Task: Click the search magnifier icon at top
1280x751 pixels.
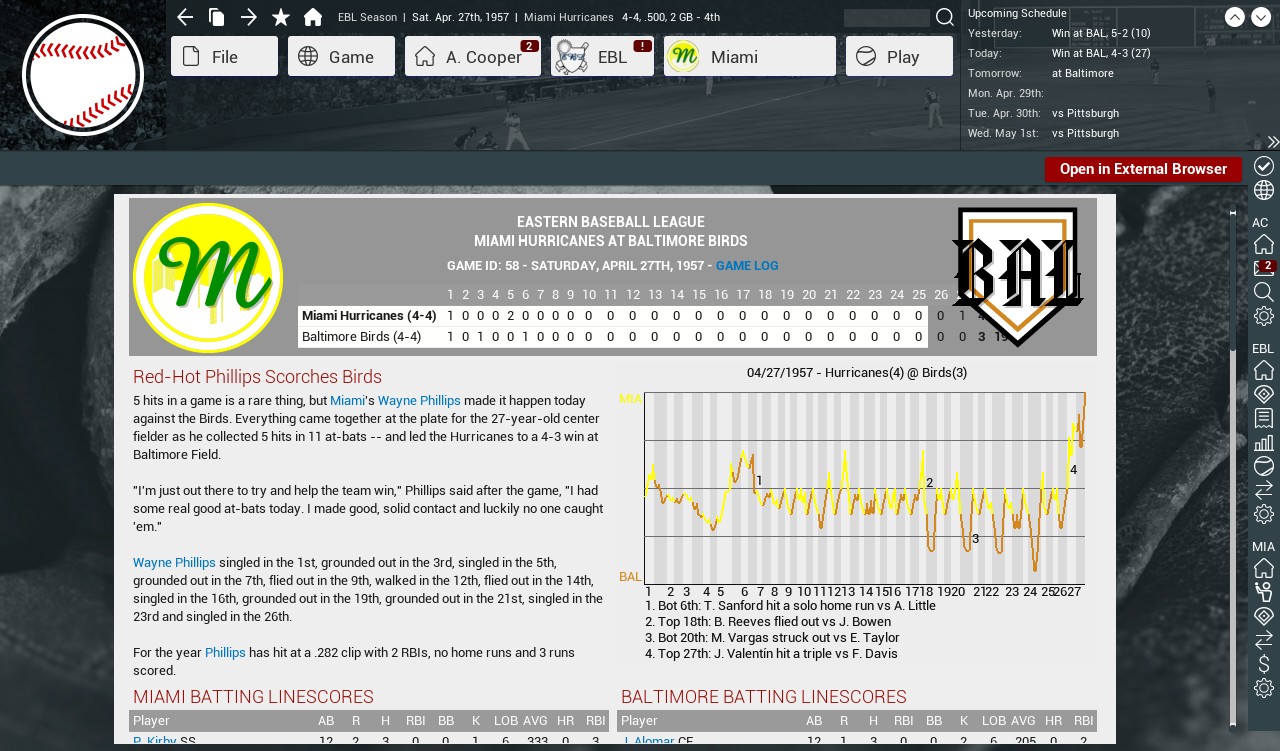Action: (x=945, y=17)
